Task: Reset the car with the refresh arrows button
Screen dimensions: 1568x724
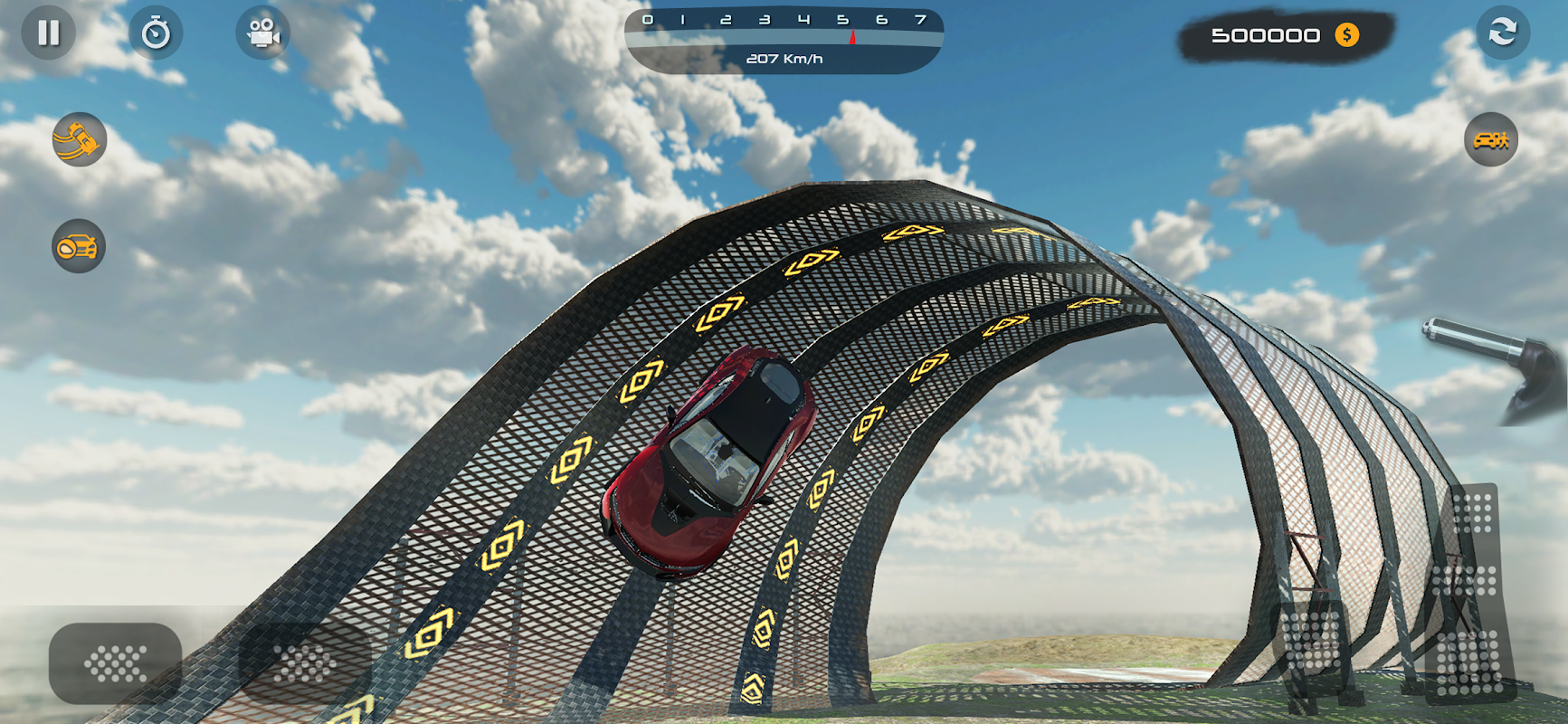Action: click(1503, 33)
